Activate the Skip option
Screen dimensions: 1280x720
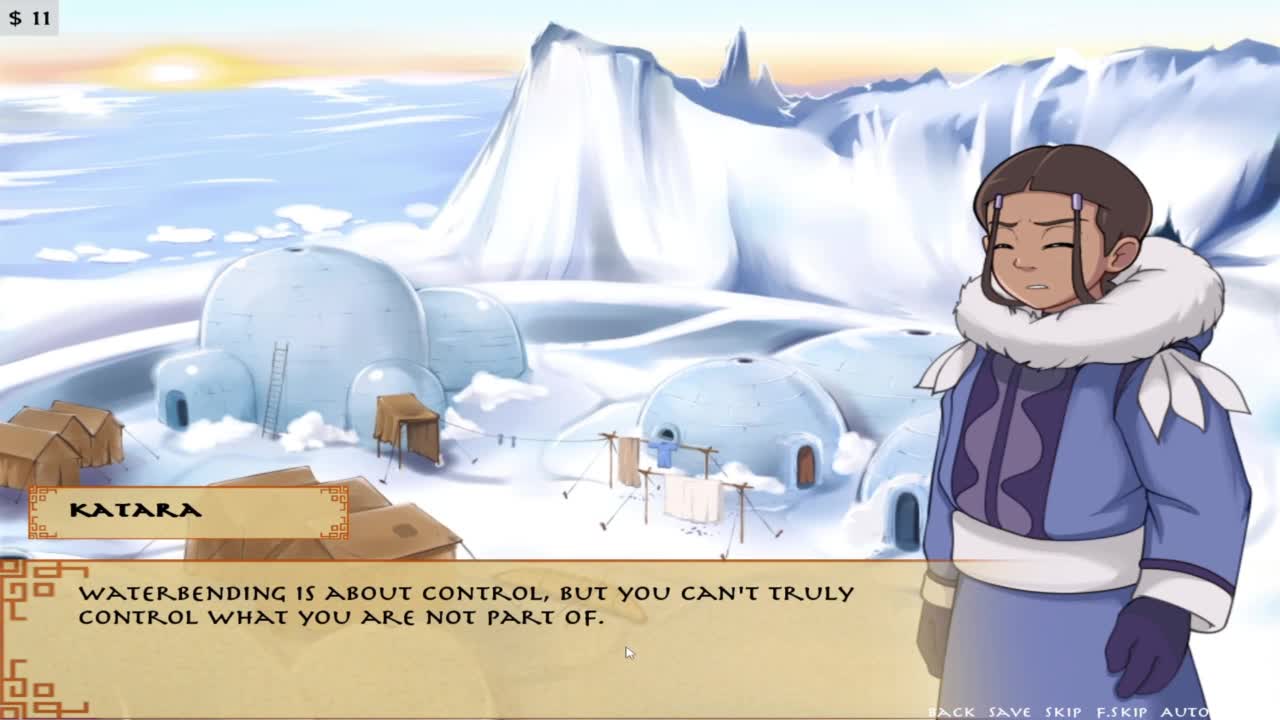[x=1063, y=712]
